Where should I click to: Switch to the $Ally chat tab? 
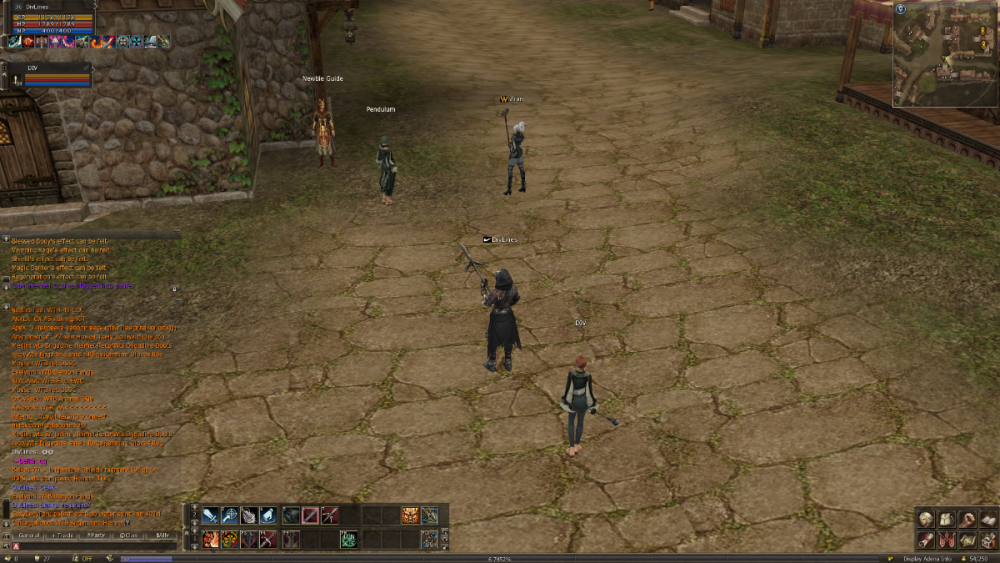pyautogui.click(x=162, y=536)
